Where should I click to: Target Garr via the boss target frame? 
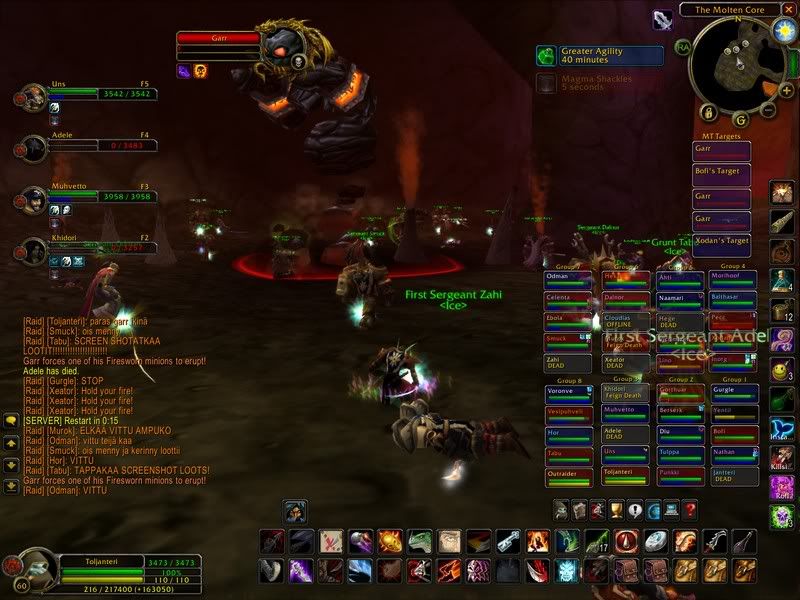(220, 39)
